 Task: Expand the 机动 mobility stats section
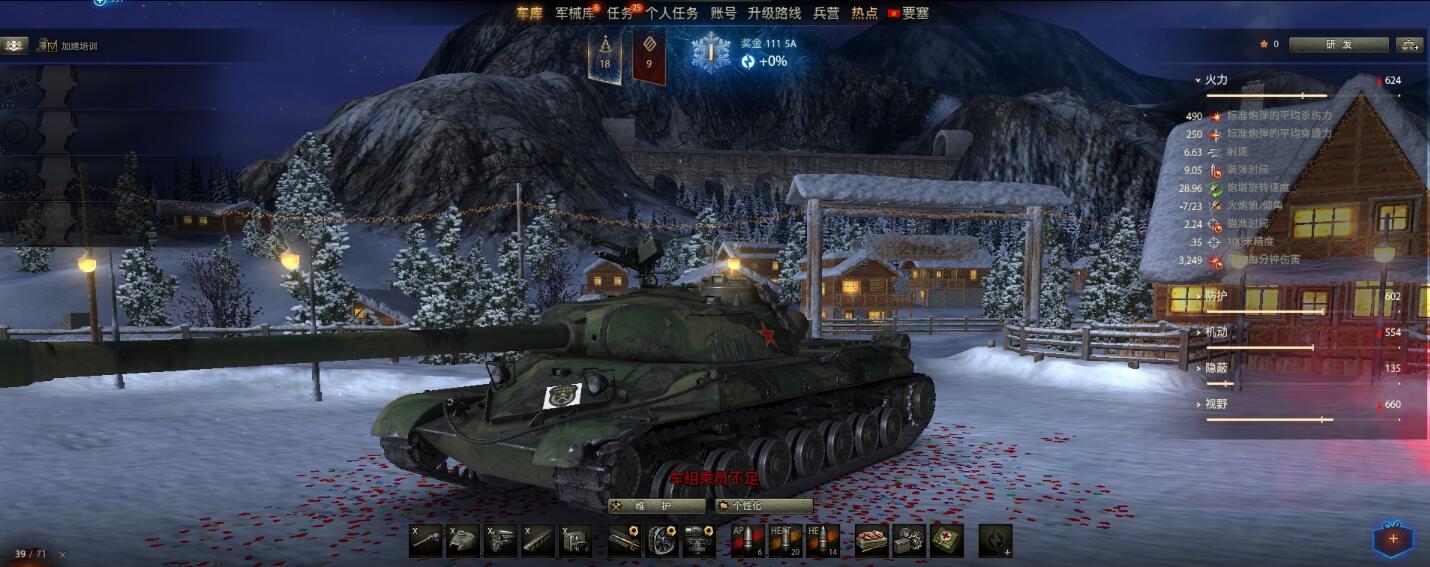click(1216, 332)
